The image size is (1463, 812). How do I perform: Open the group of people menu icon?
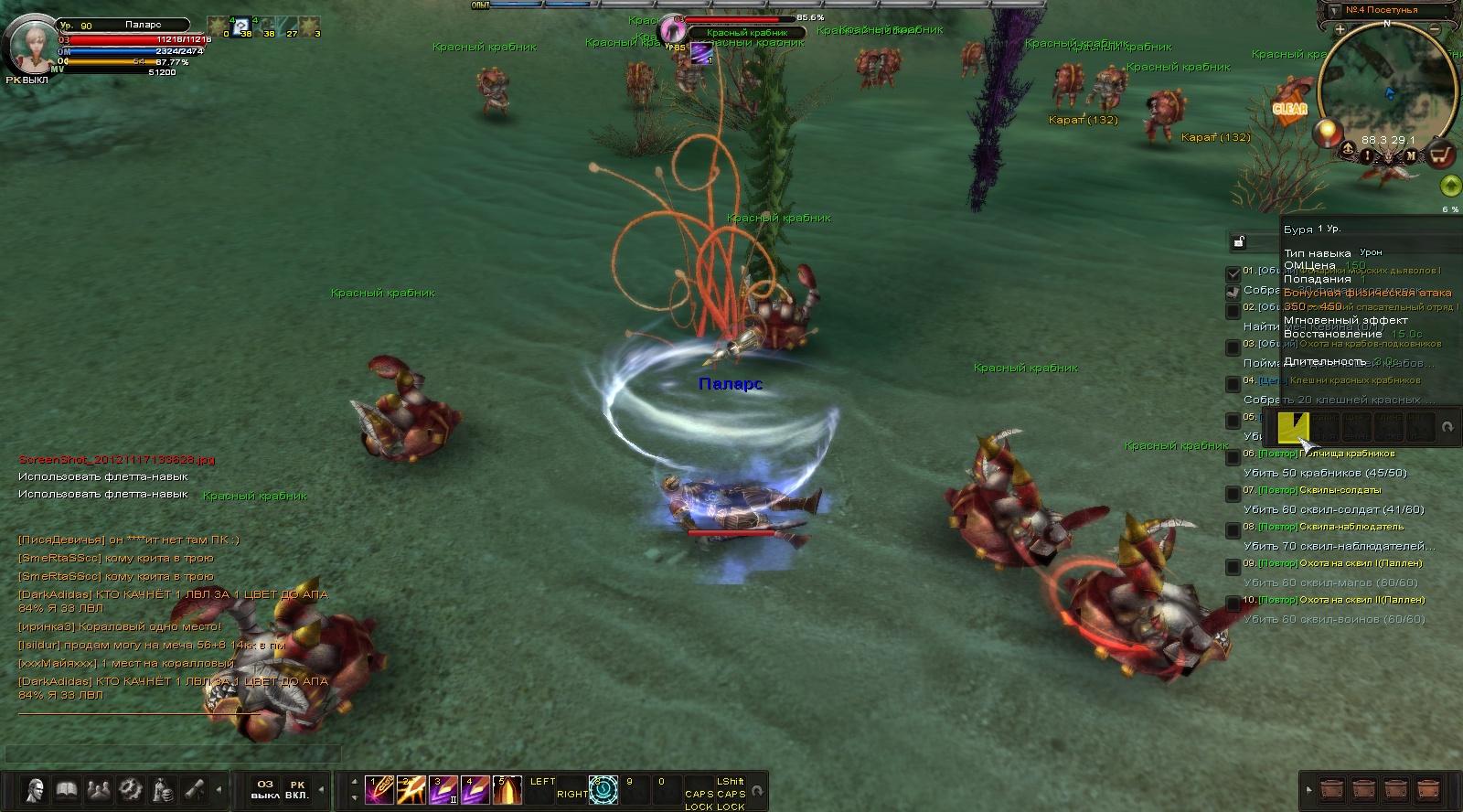(x=98, y=789)
